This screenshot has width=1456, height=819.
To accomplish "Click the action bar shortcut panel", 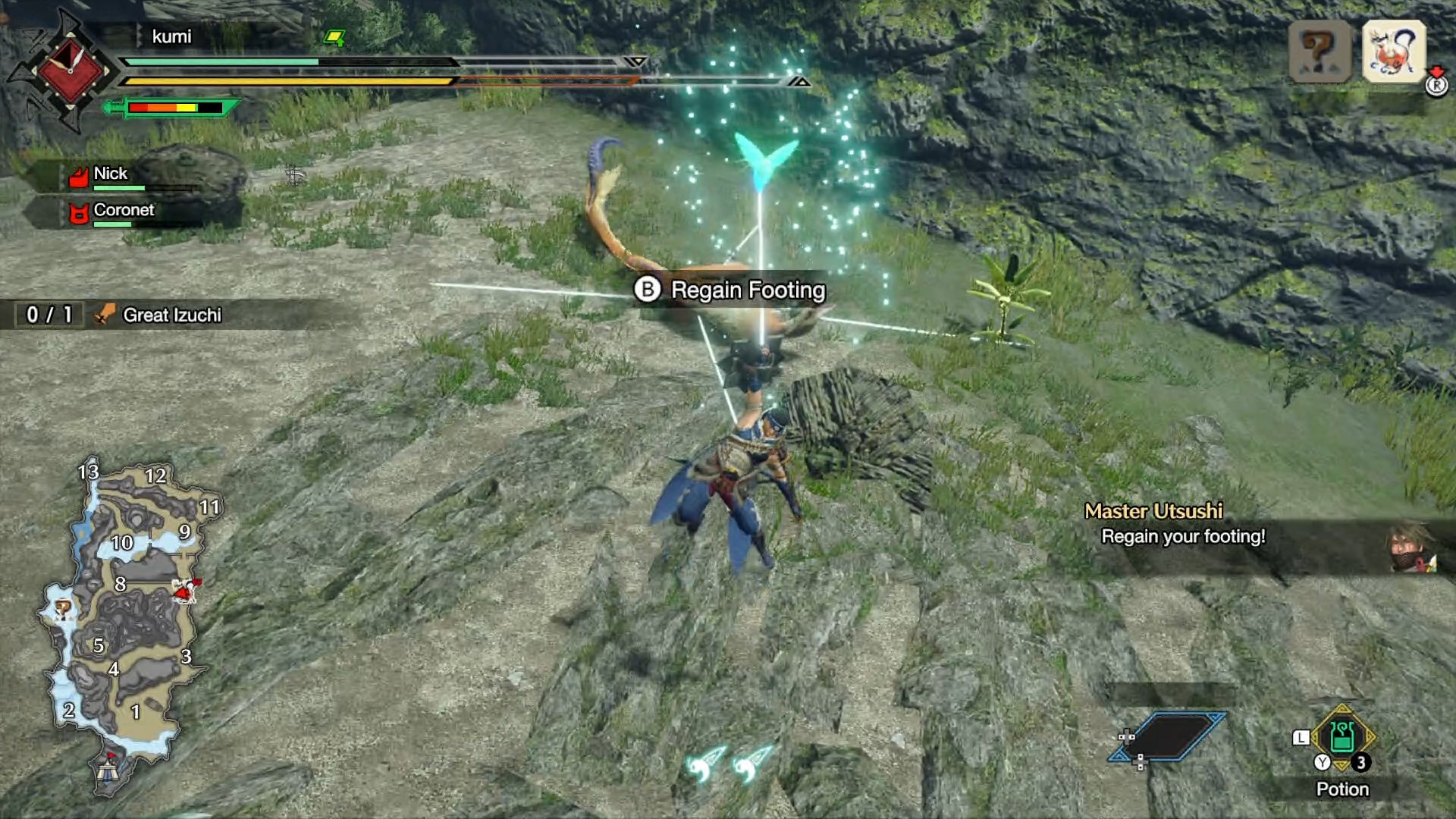I will pyautogui.click(x=1168, y=736).
